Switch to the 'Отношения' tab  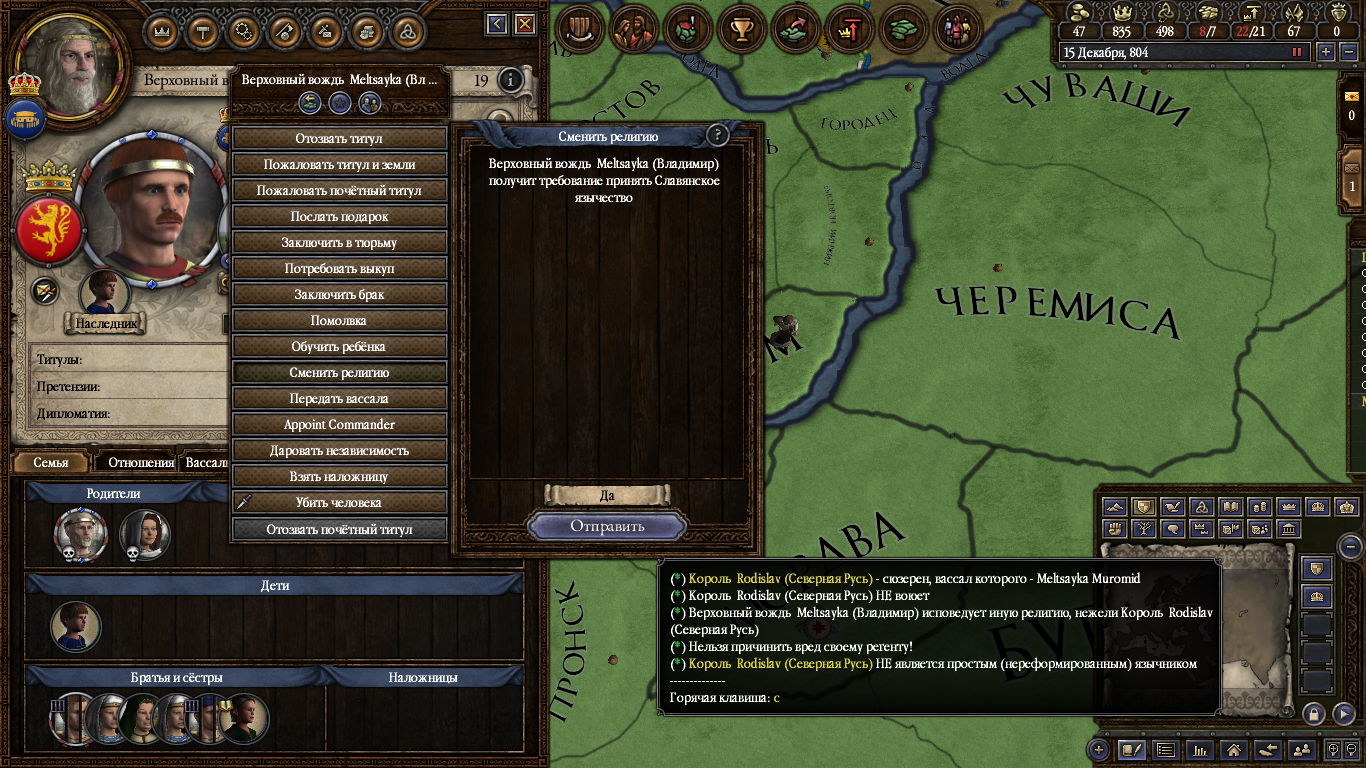click(x=141, y=463)
